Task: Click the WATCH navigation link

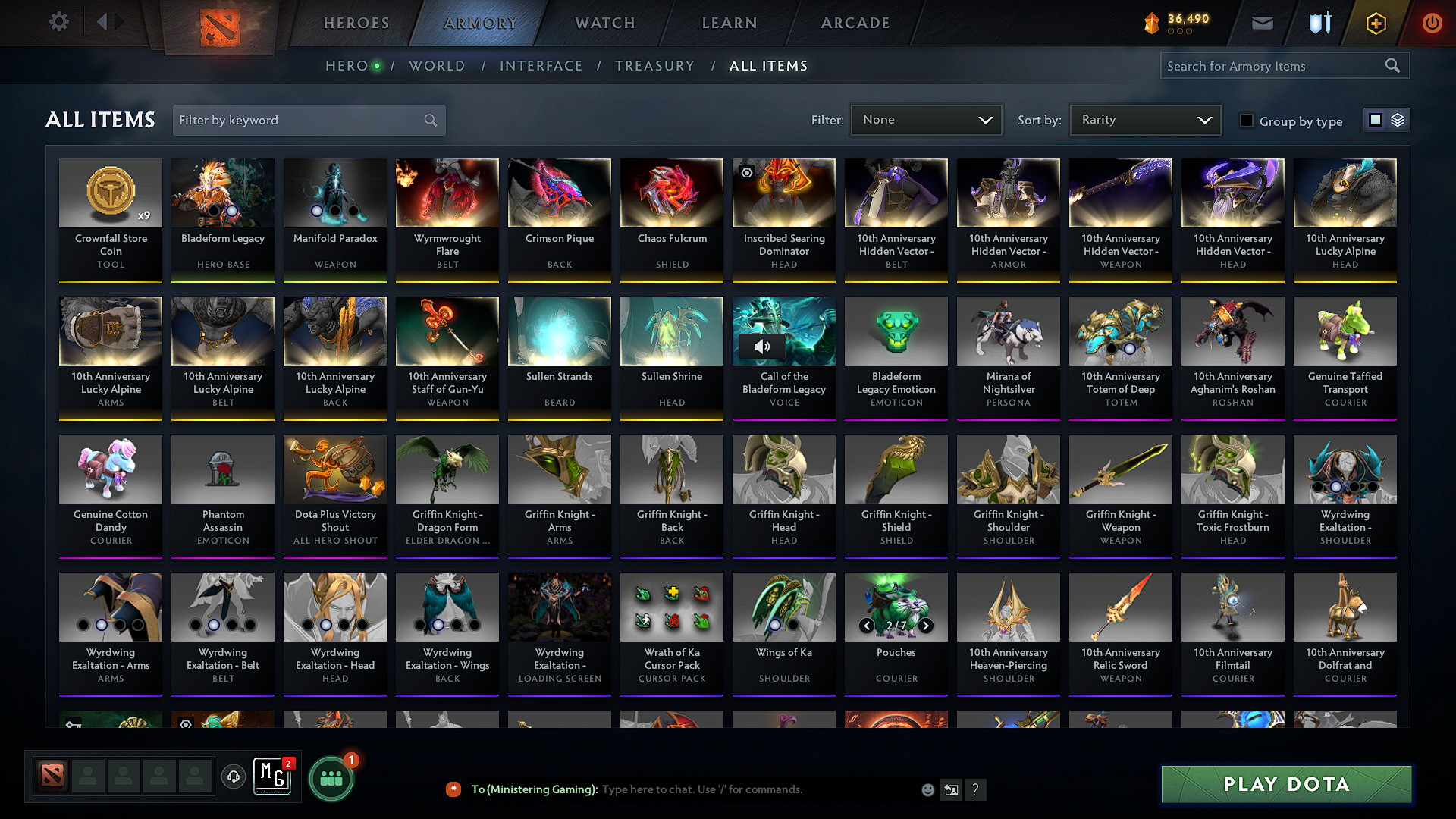Action: [604, 23]
